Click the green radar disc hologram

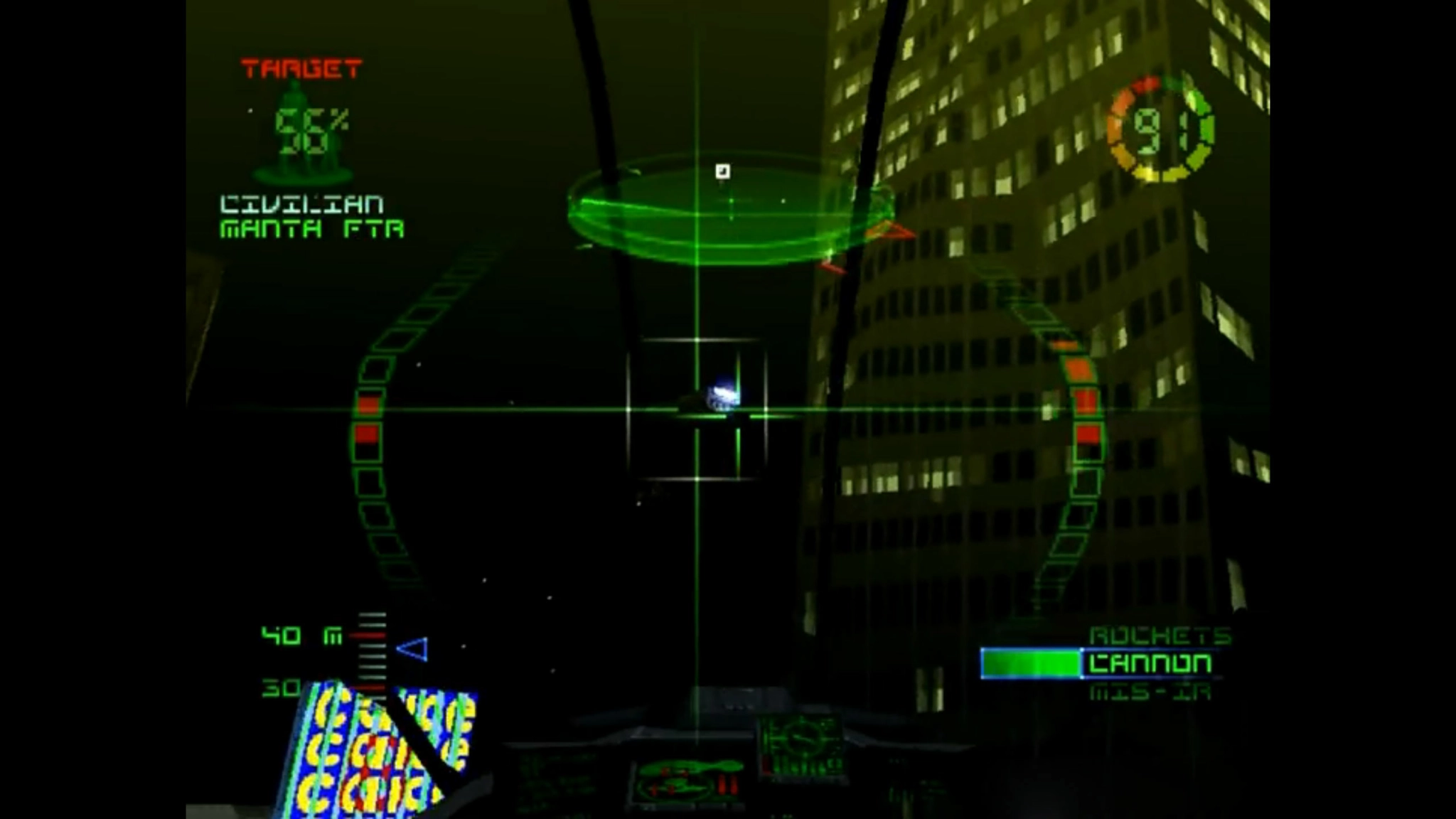pos(725,213)
